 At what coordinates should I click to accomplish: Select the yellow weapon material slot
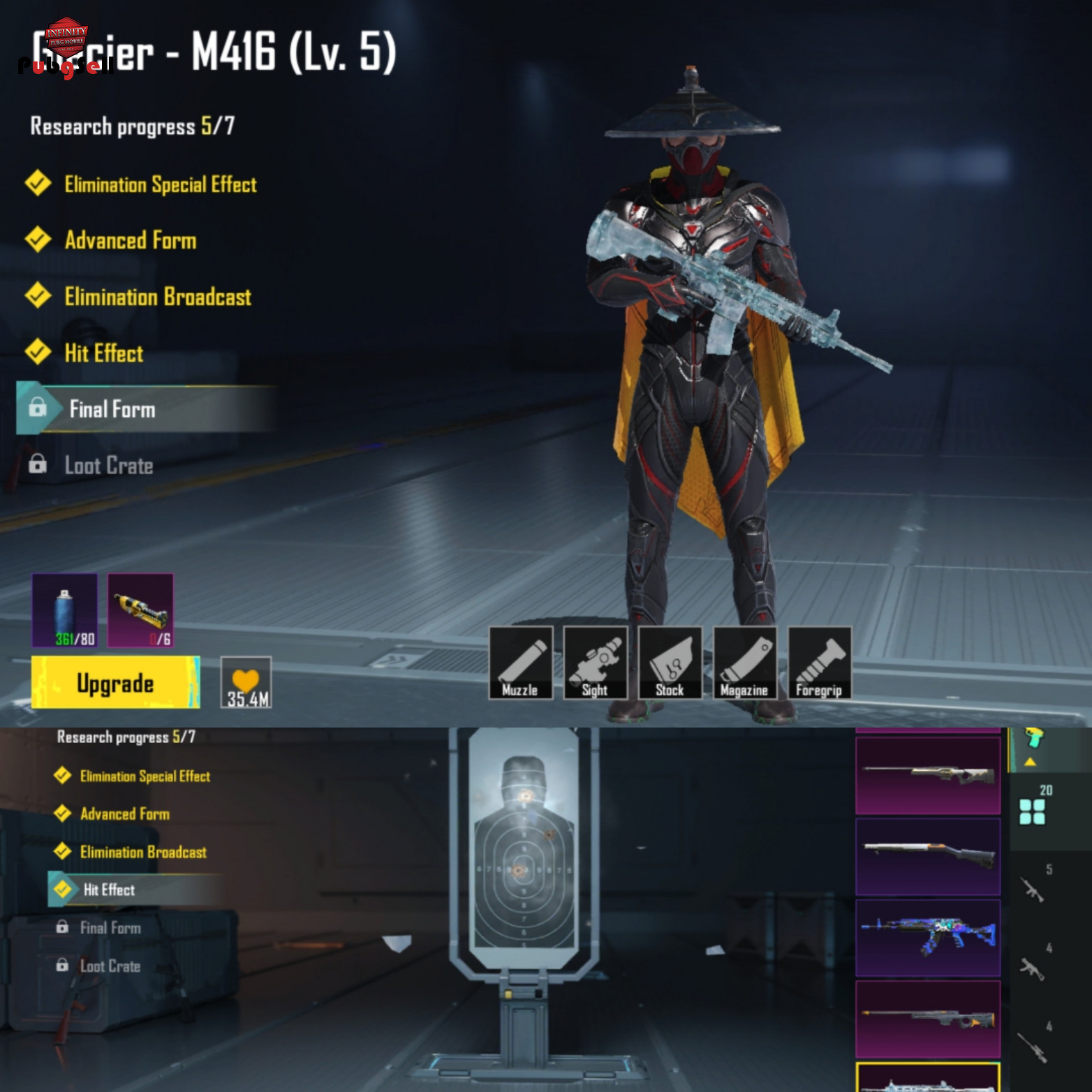click(x=140, y=610)
